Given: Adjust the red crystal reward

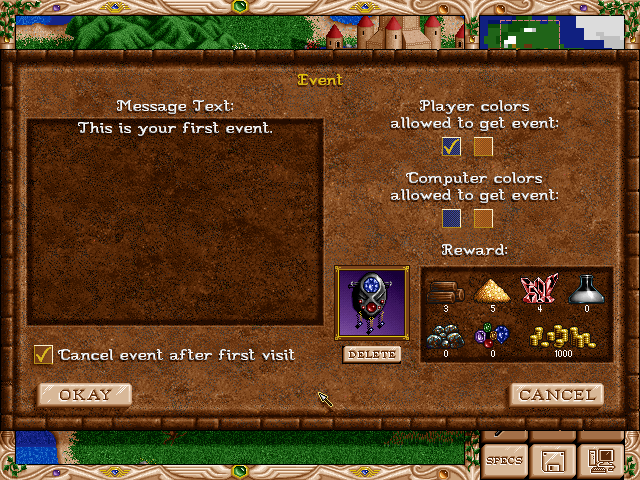Looking at the screenshot, I should click(x=537, y=291).
